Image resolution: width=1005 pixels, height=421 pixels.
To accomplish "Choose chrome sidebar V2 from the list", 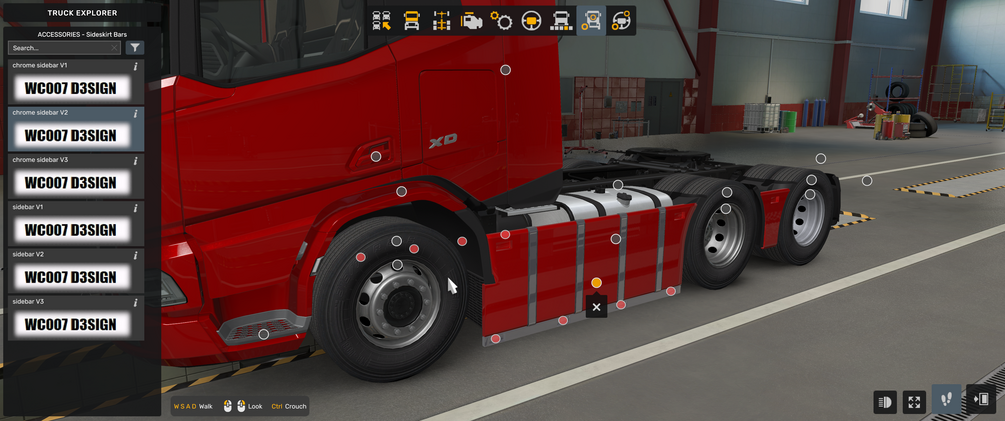I will [x=70, y=136].
